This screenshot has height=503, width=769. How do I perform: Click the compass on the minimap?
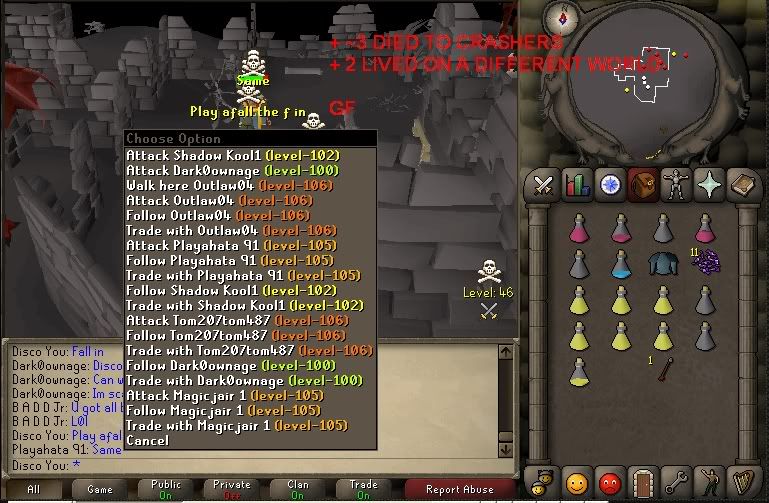tap(563, 17)
